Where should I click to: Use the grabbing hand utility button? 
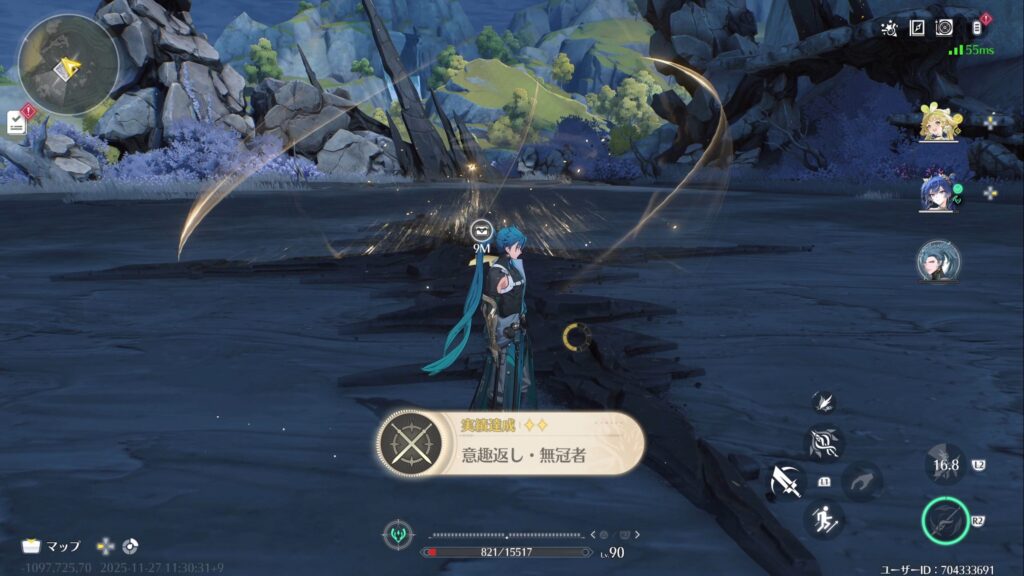coord(860,481)
